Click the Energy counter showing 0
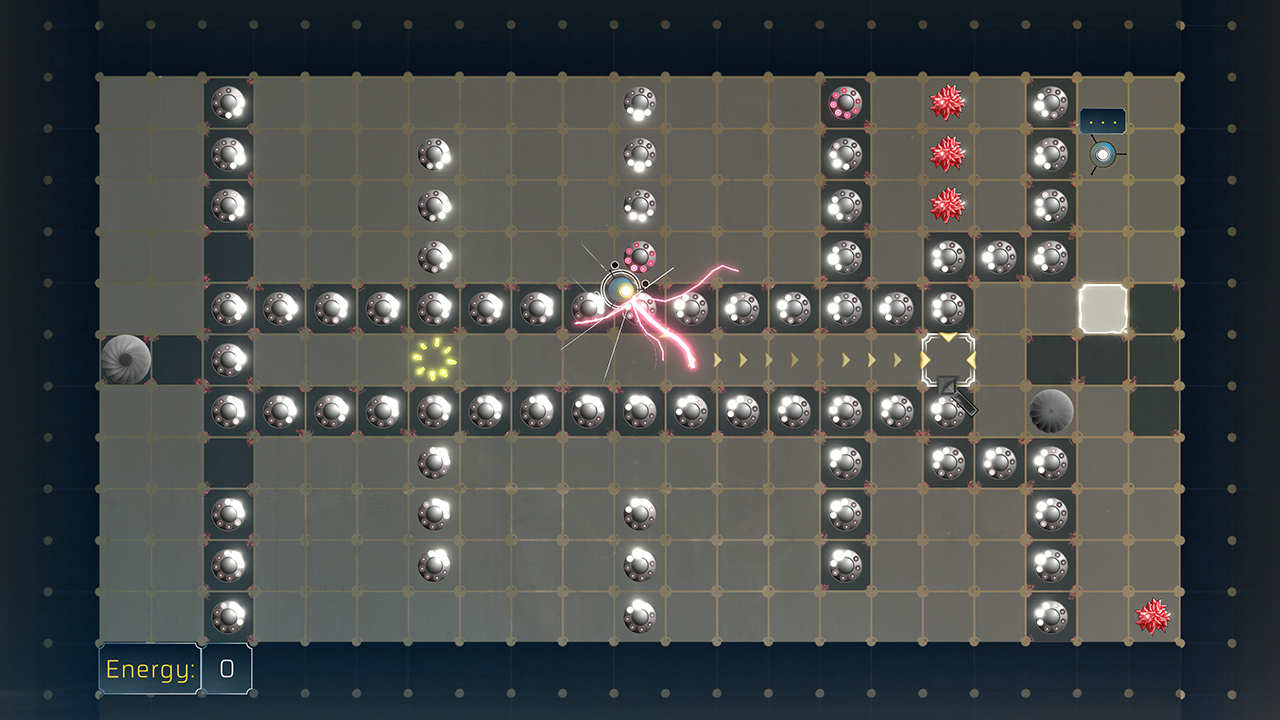Screen dimensions: 1280x720 coord(226,670)
